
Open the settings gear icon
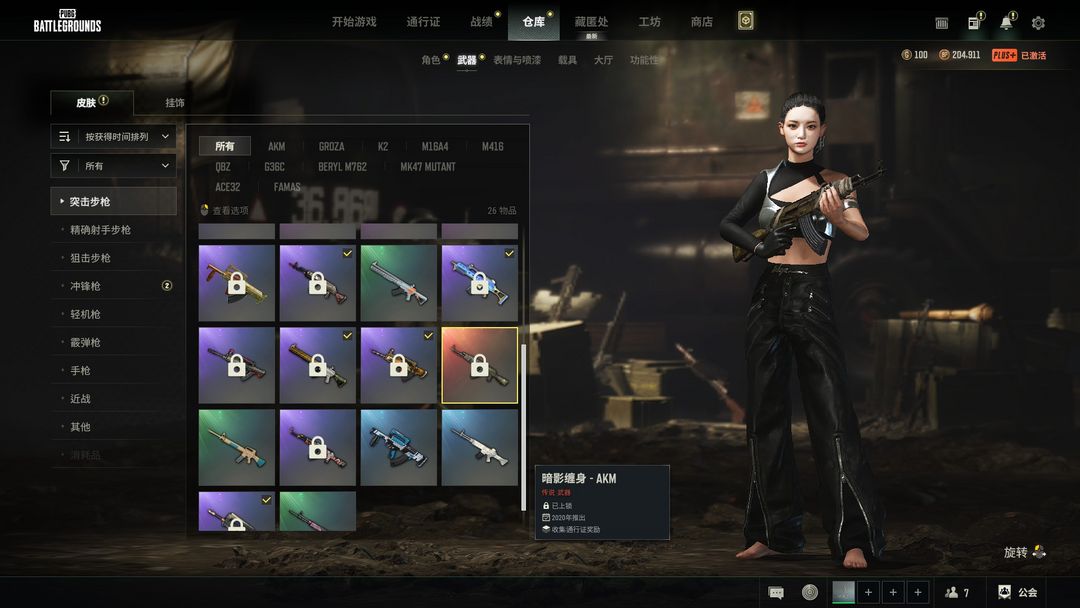[x=1038, y=23]
